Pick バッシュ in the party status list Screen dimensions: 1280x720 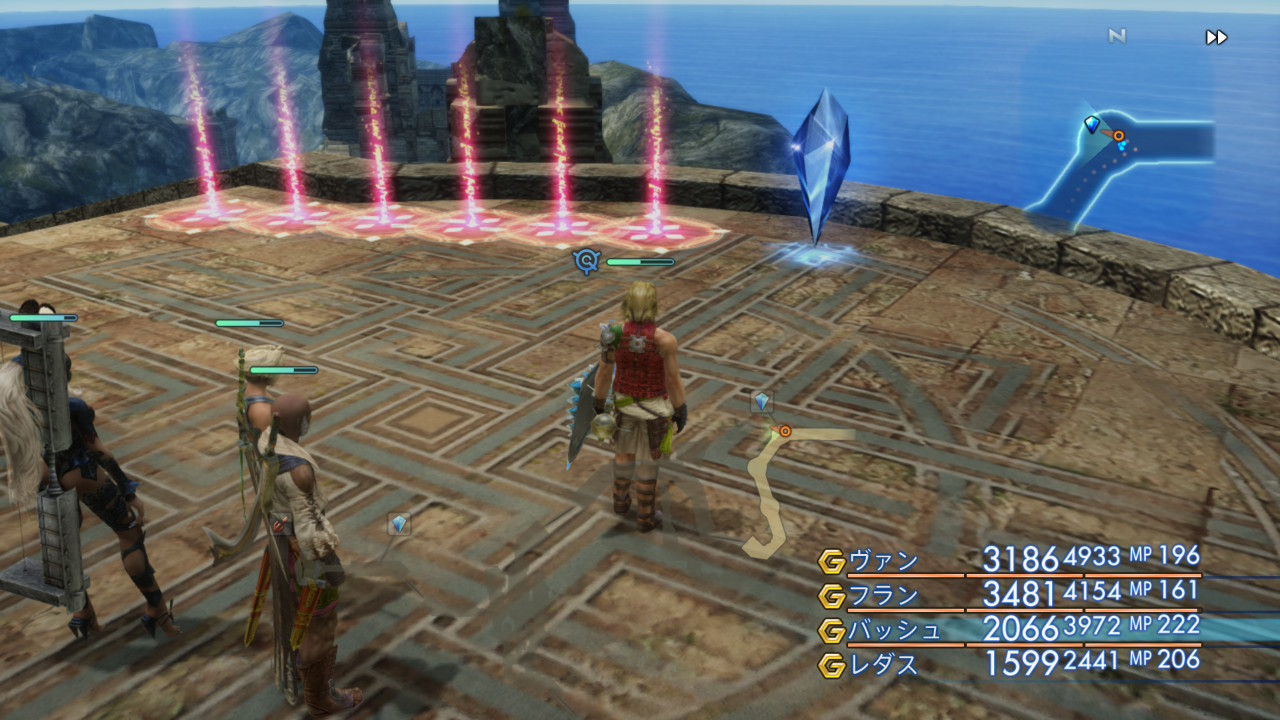(894, 630)
